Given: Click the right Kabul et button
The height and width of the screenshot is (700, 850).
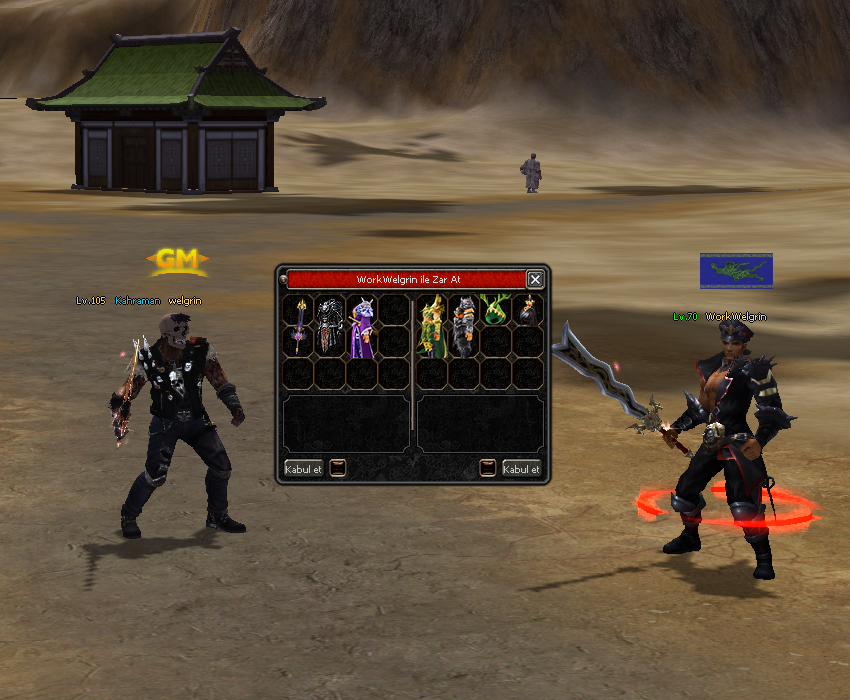Looking at the screenshot, I should (x=521, y=468).
